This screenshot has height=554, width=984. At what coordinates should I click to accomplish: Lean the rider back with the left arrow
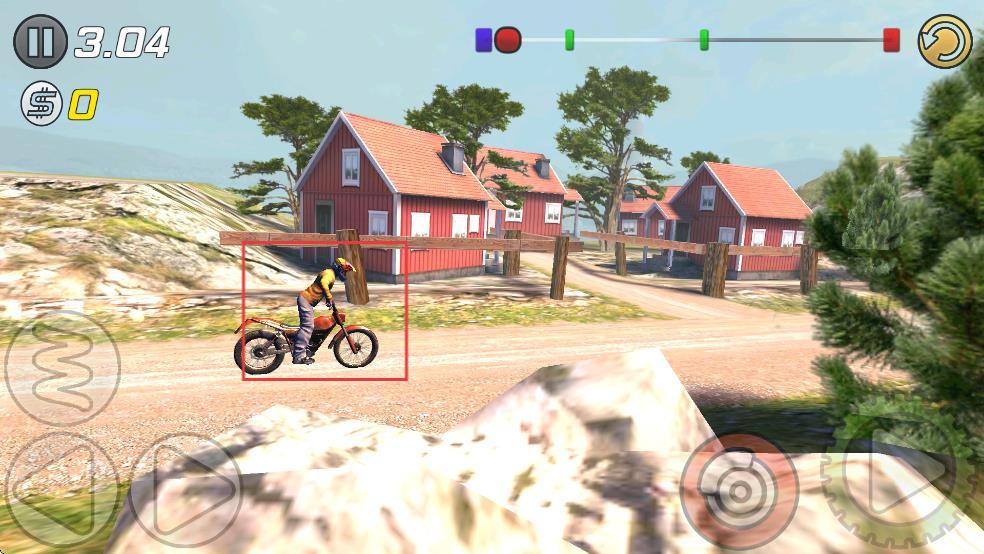tap(60, 489)
